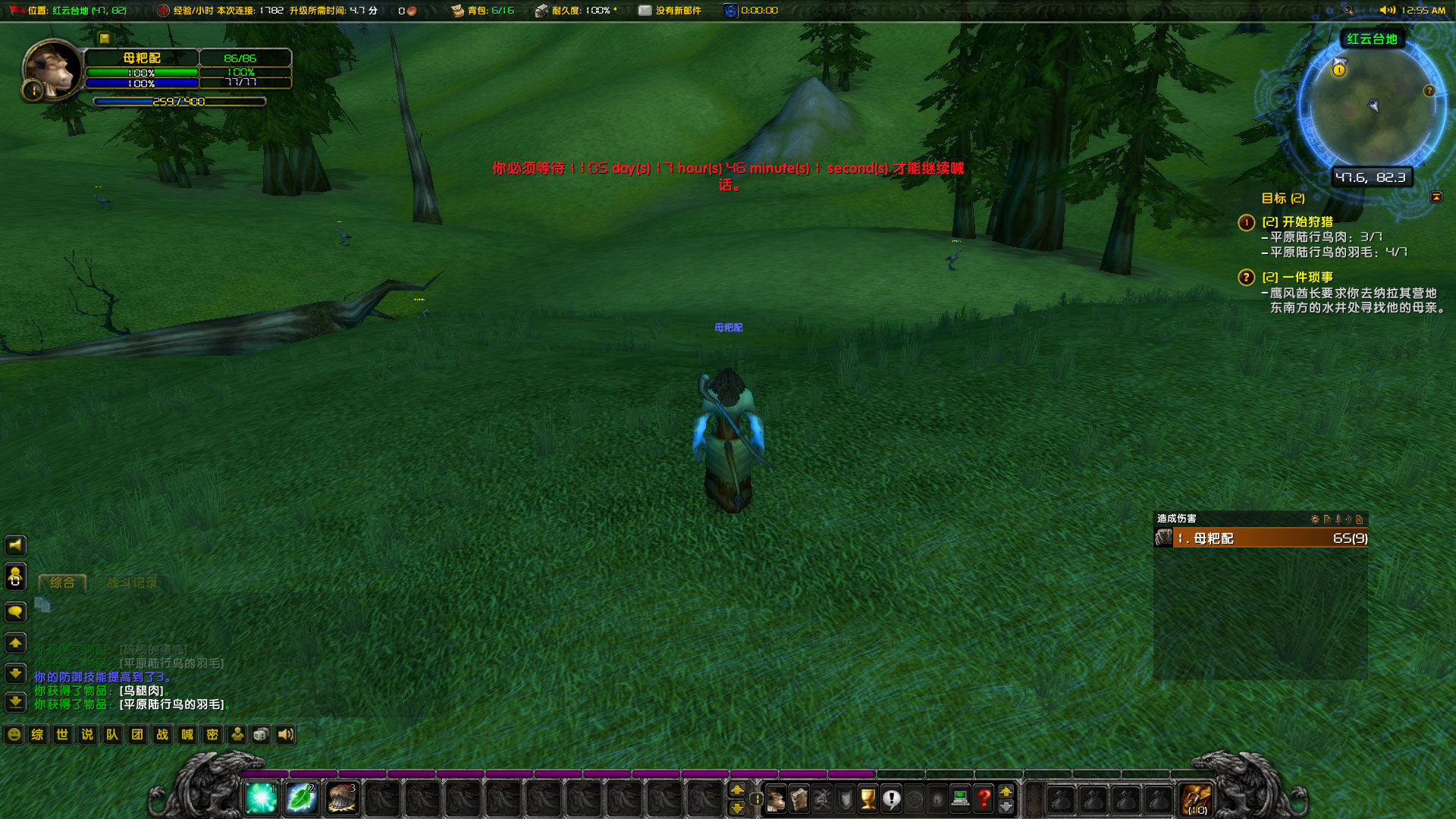Open the minimap showing 红云台地

(1371, 106)
